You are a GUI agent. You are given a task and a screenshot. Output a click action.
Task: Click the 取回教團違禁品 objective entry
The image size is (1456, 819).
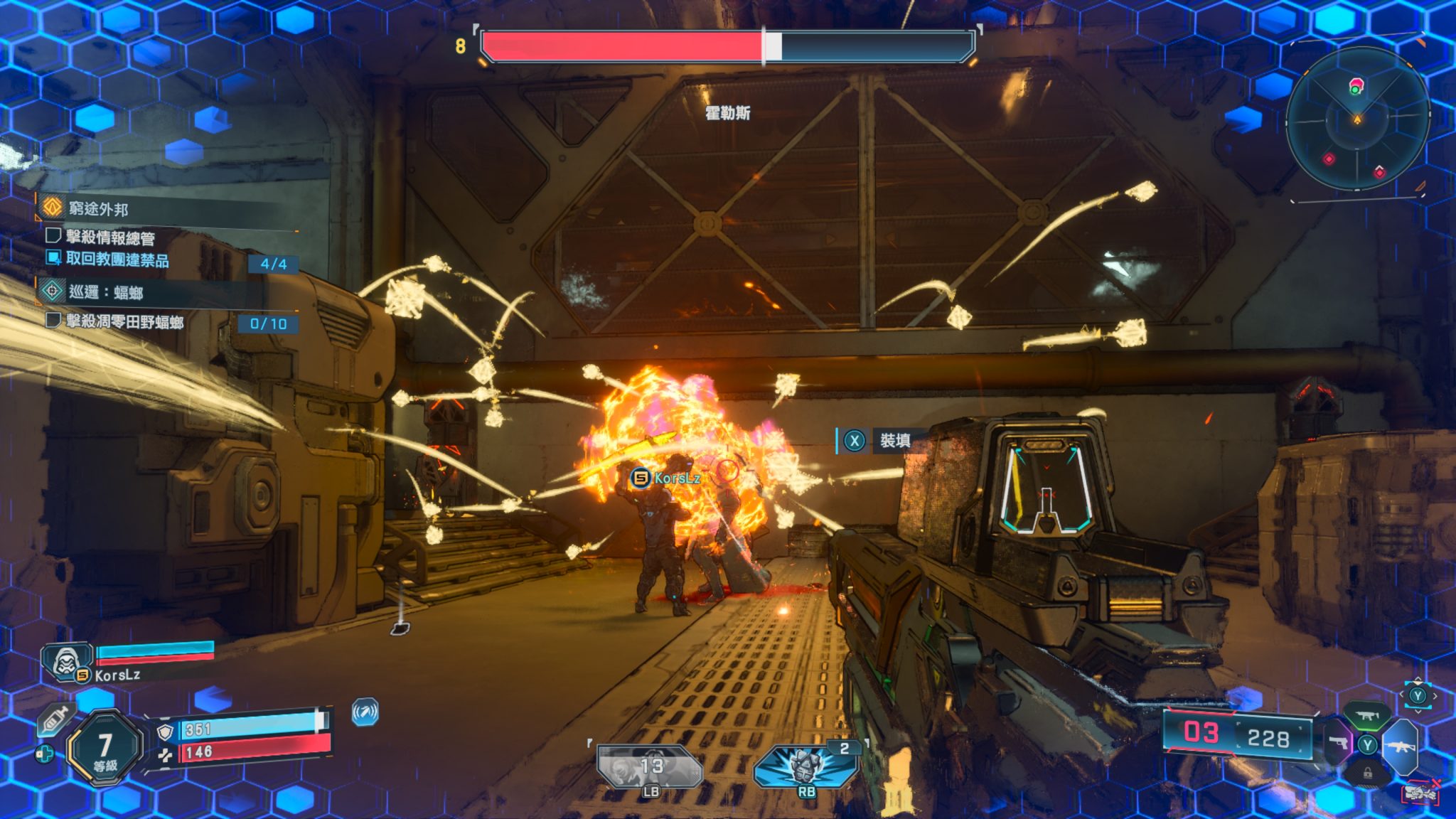[117, 259]
